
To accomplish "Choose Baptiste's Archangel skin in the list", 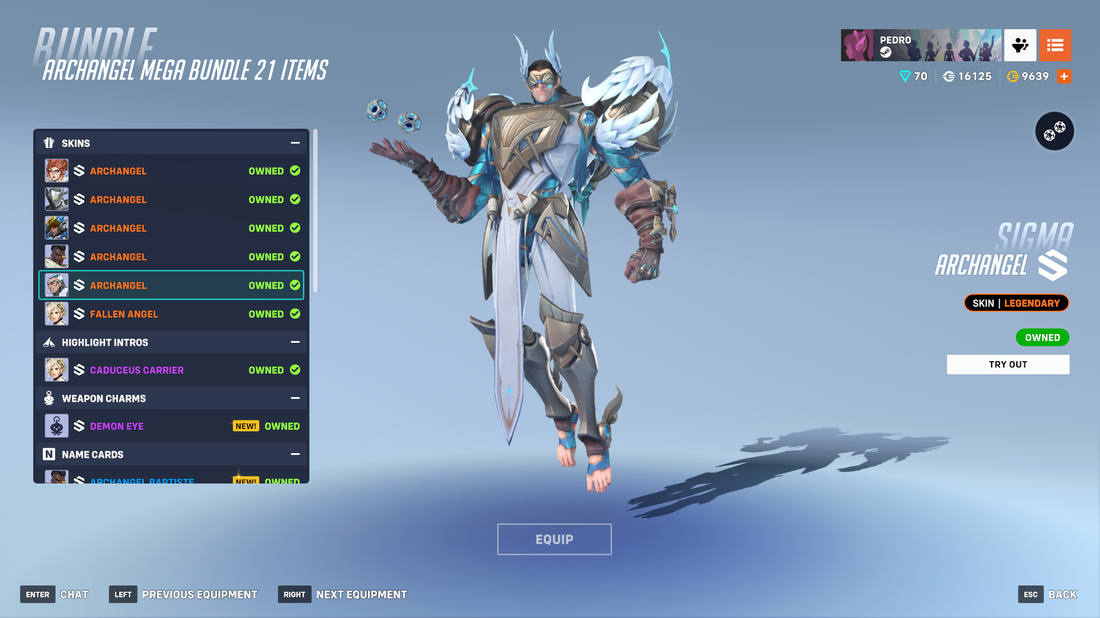I will (x=171, y=257).
